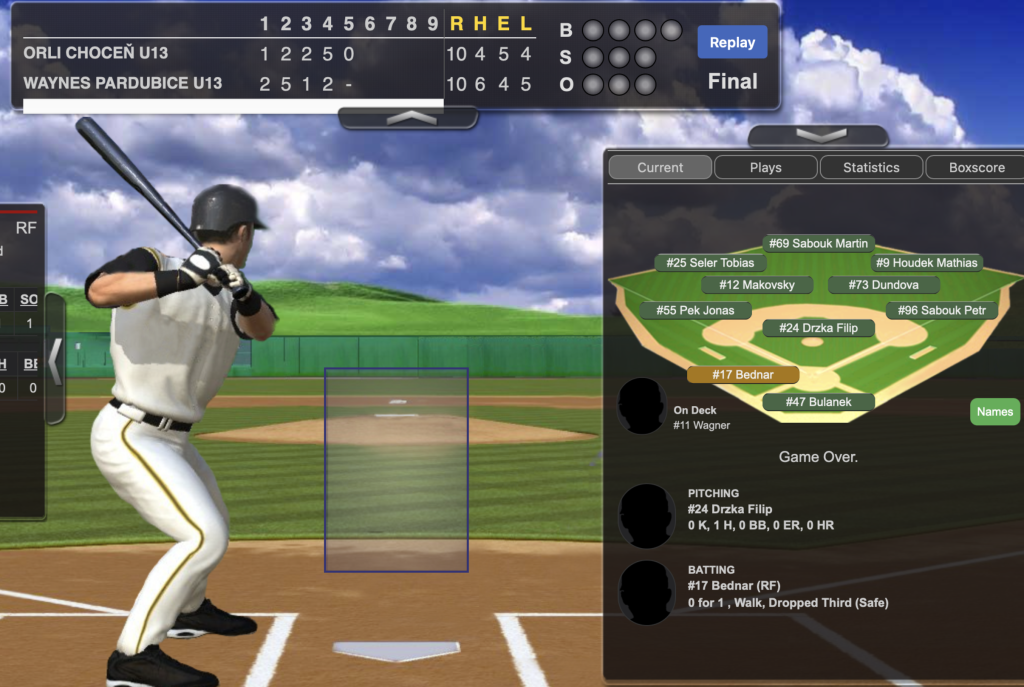The width and height of the screenshot is (1024, 687).
Task: Select pitcher #24 Drzka Filip on field
Action: pos(818,327)
